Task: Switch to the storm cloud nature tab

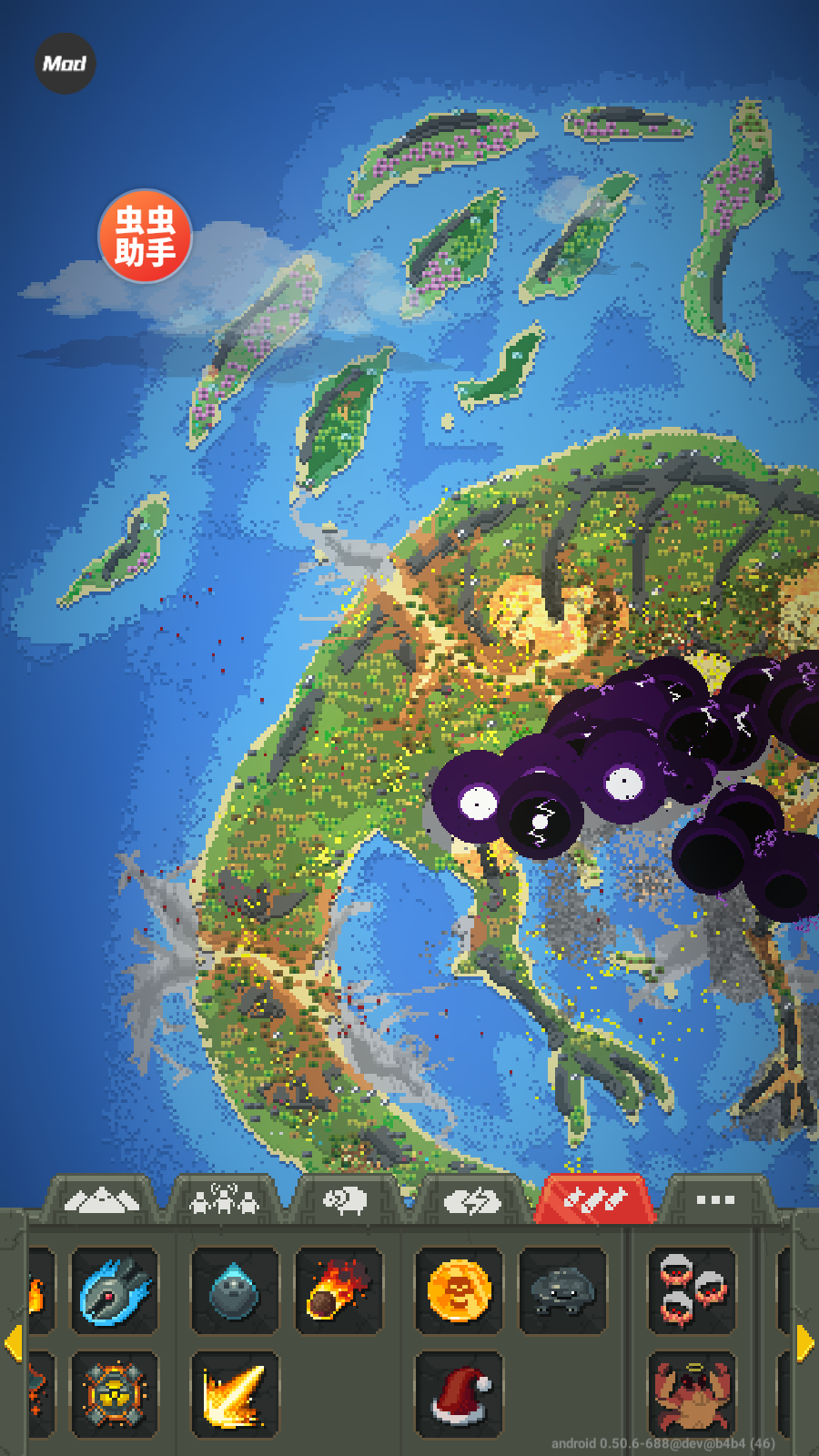Action: [472, 1201]
